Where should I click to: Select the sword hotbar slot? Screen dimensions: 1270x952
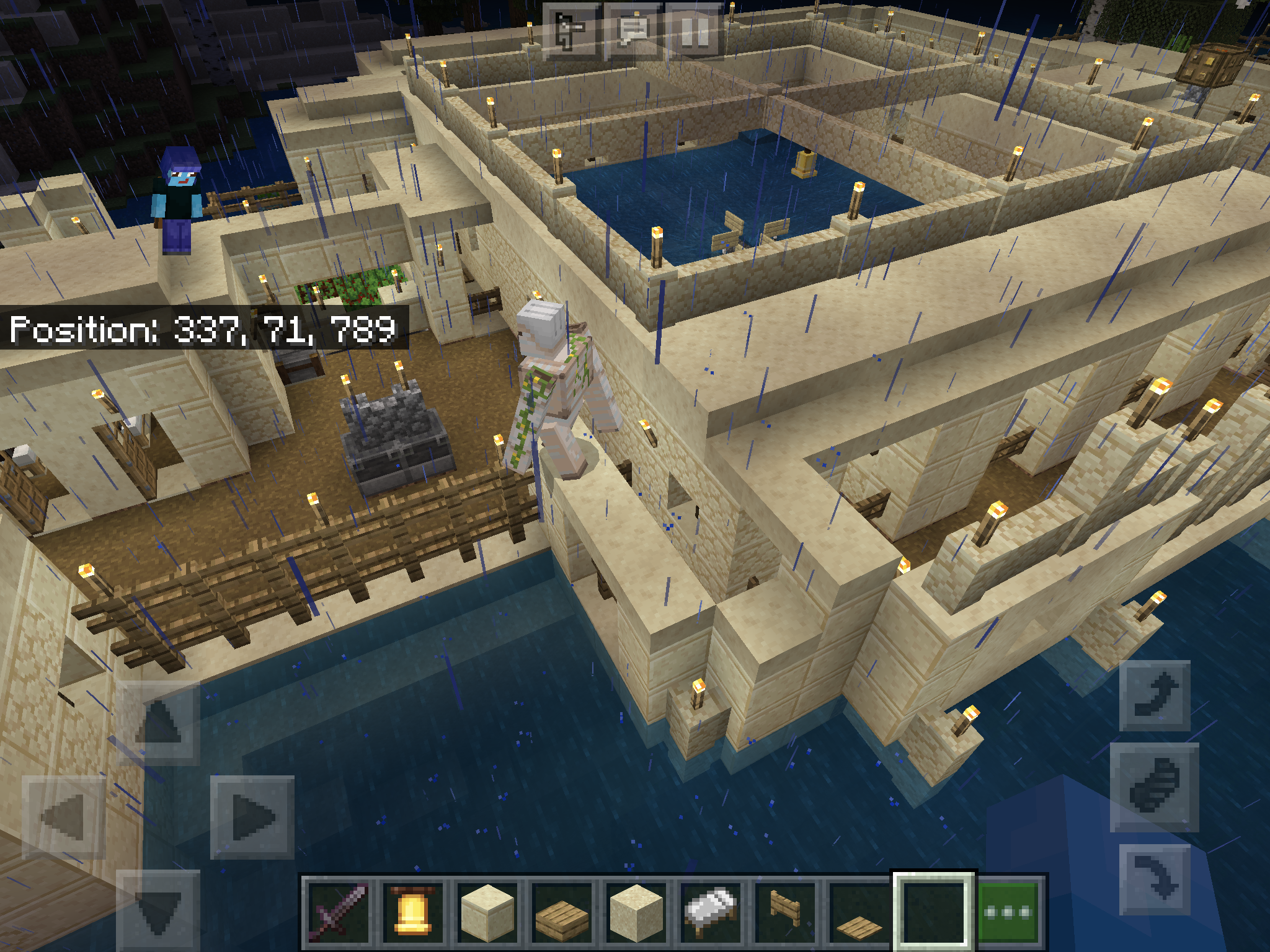tap(339, 912)
